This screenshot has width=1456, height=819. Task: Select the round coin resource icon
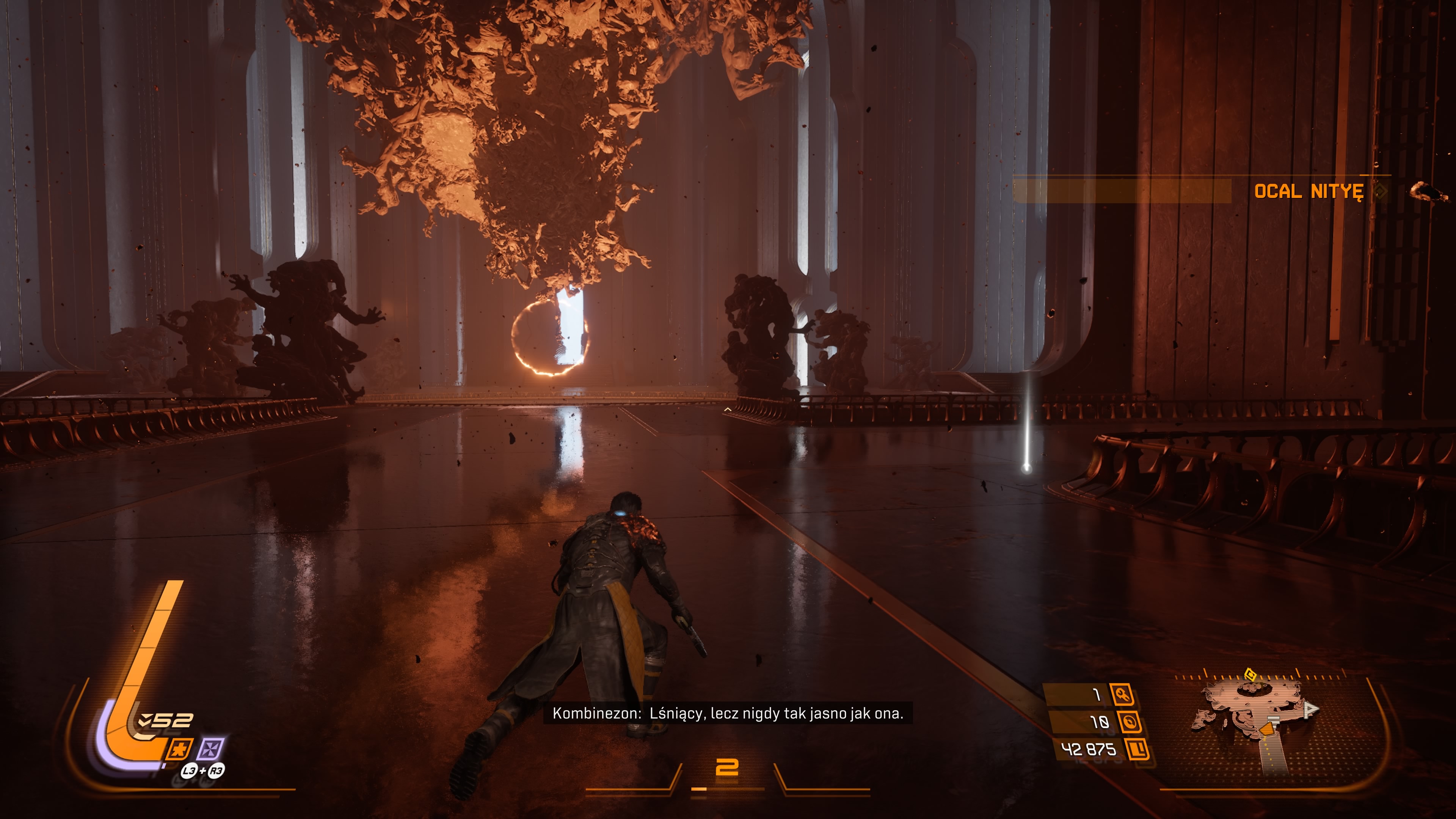point(1129,722)
